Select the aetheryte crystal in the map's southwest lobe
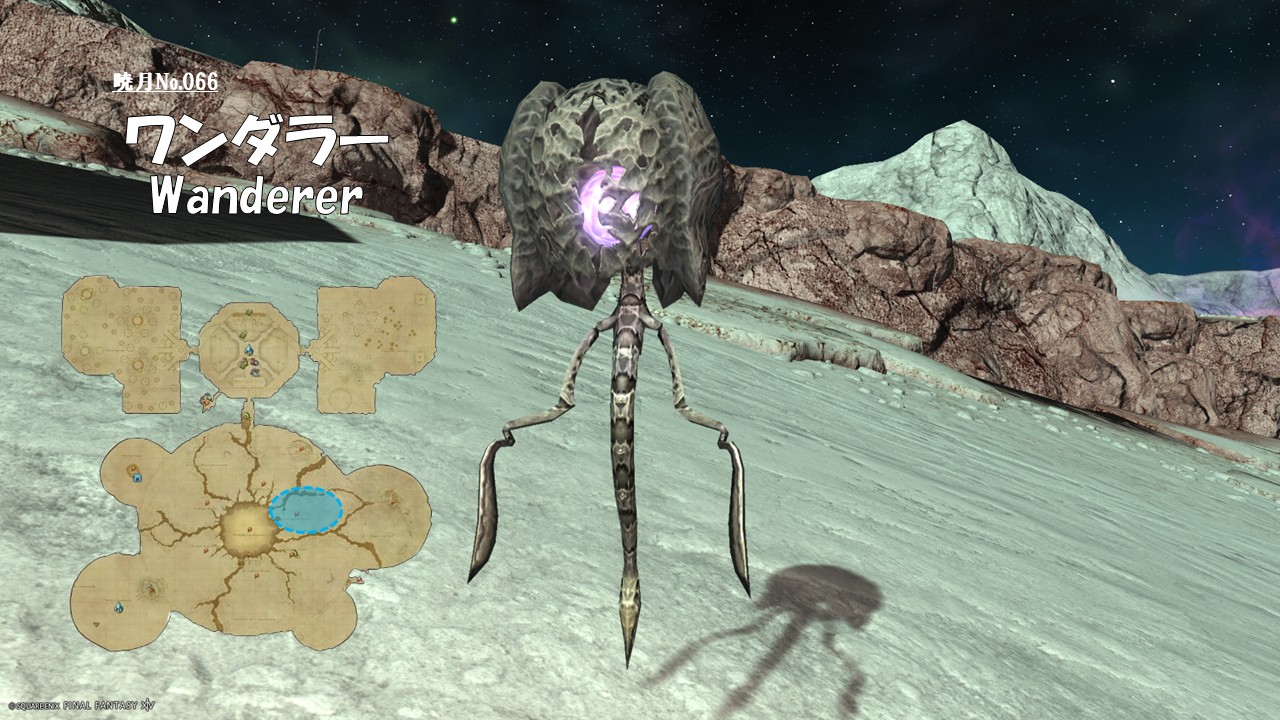The width and height of the screenshot is (1280, 720). point(120,607)
